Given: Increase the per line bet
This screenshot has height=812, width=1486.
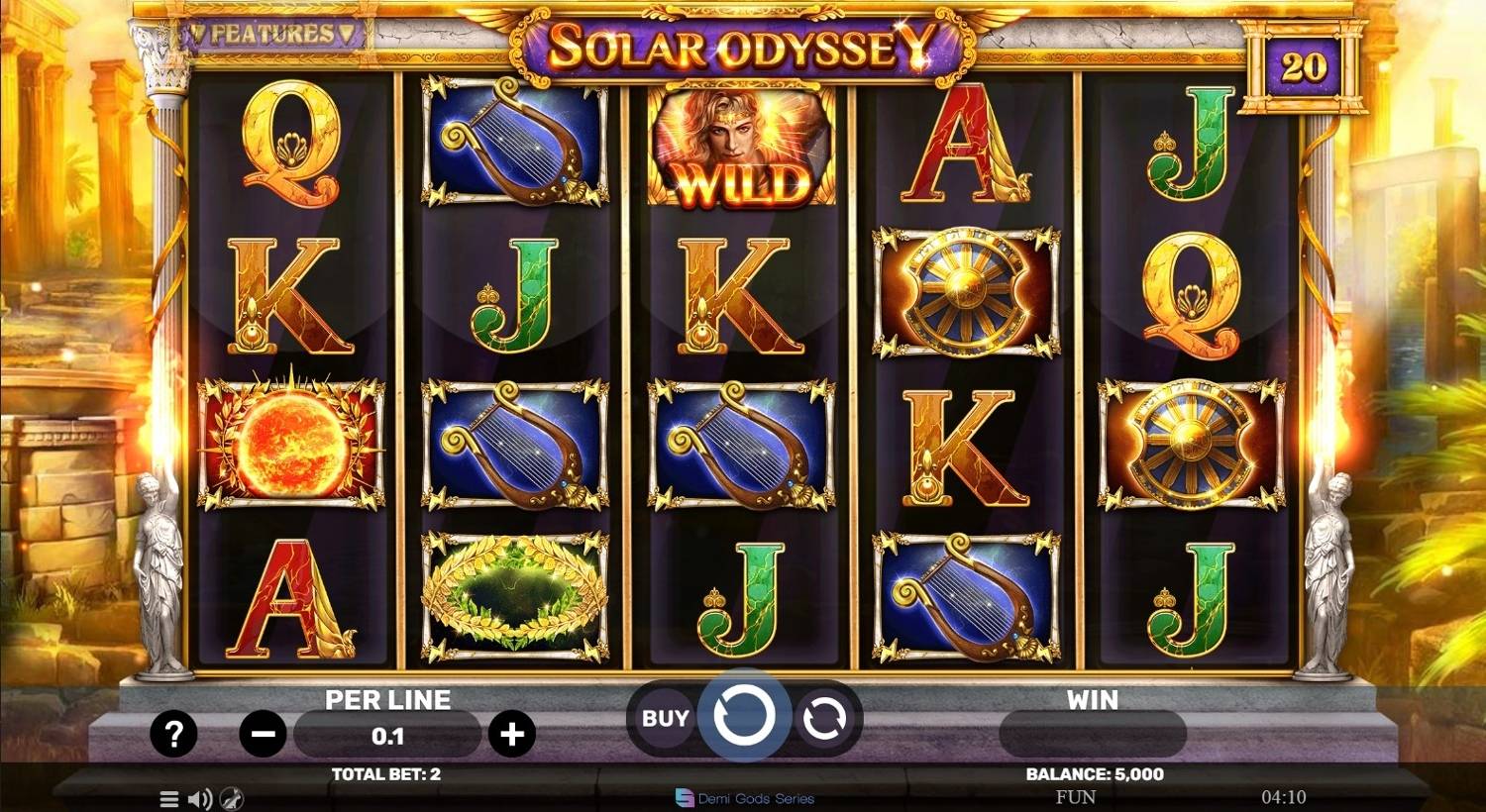Looking at the screenshot, I should tap(511, 735).
